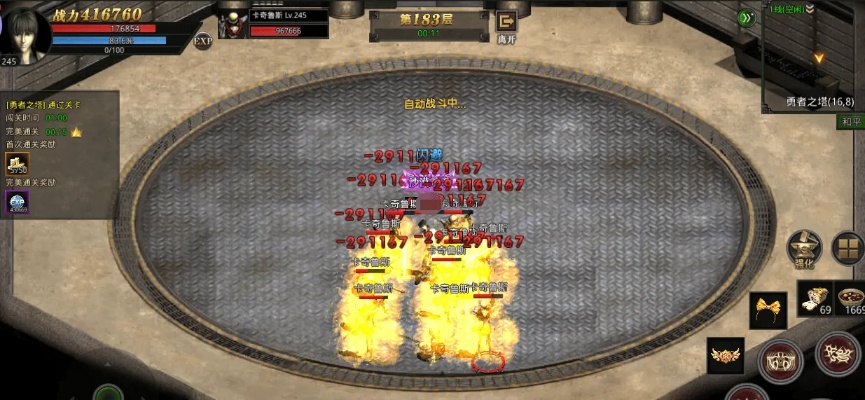Viewport: 865px width, 400px height.
Task: Collapse the minimap with the green arrow button
Action: tap(746, 17)
